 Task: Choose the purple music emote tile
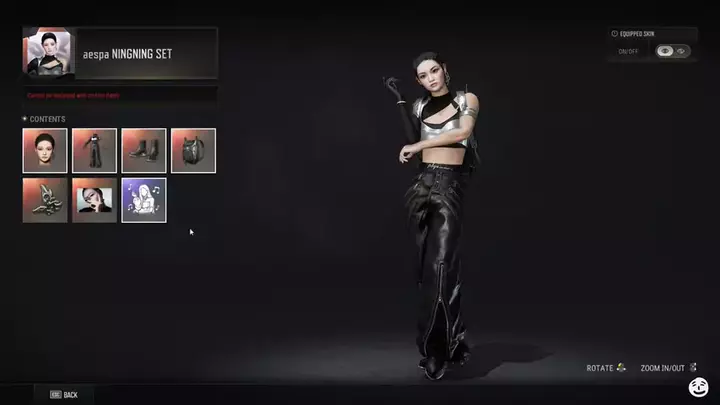pyautogui.click(x=144, y=200)
